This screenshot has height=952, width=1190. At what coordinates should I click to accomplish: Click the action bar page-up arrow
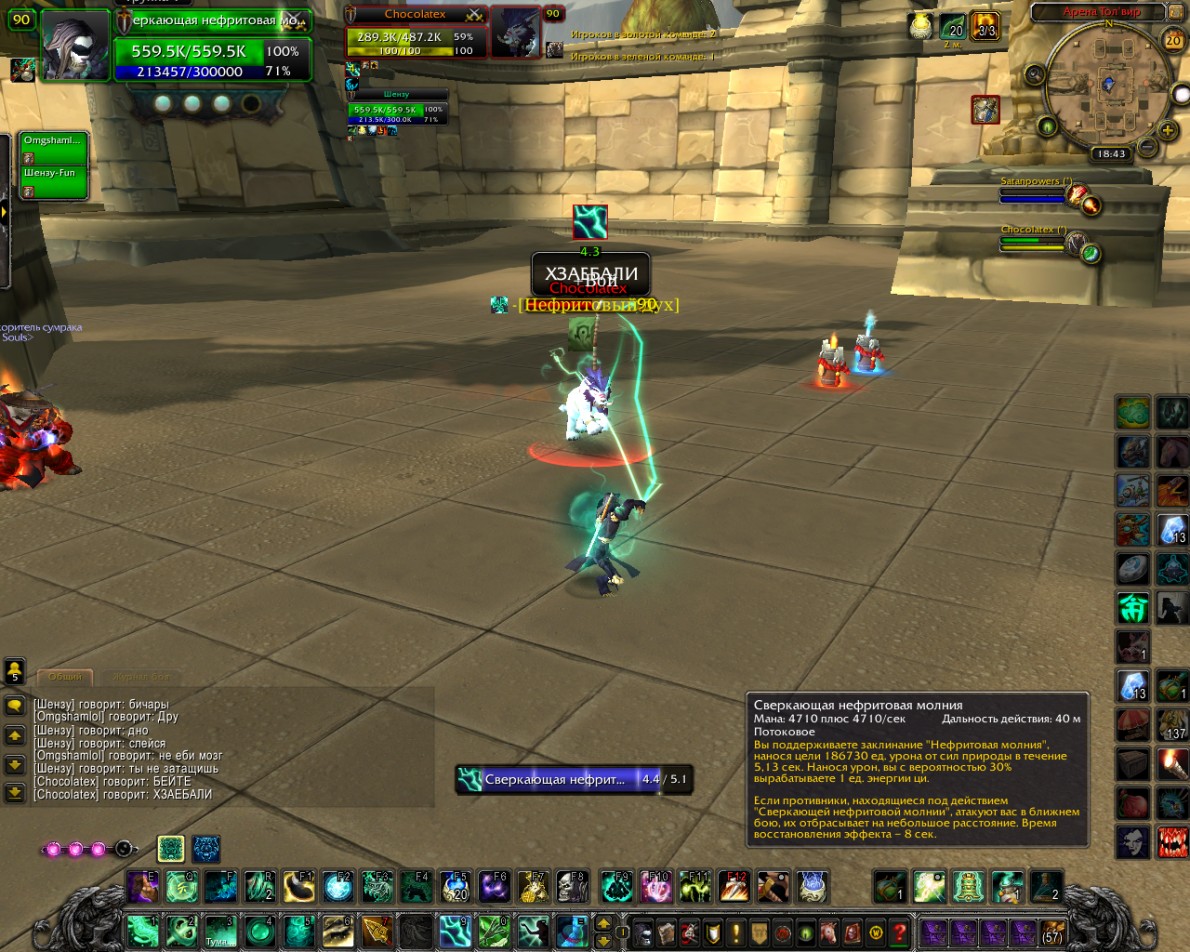(x=604, y=923)
